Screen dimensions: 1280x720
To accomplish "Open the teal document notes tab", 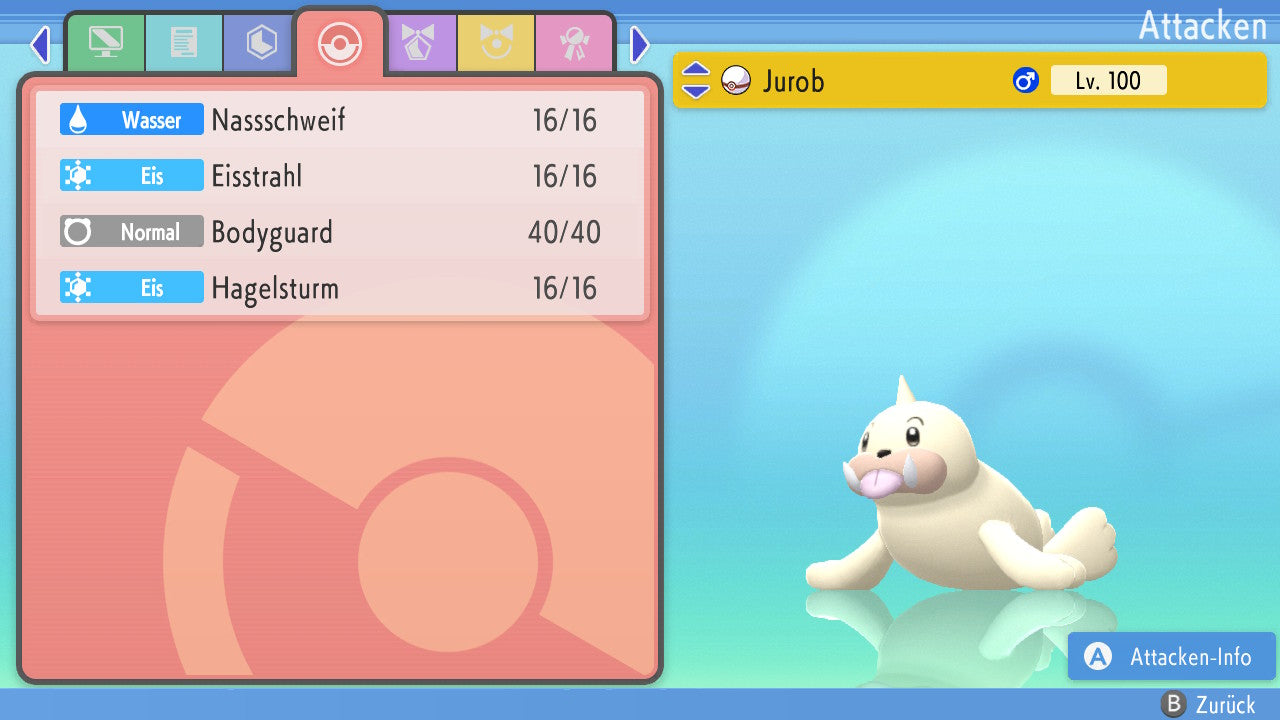I will (183, 43).
